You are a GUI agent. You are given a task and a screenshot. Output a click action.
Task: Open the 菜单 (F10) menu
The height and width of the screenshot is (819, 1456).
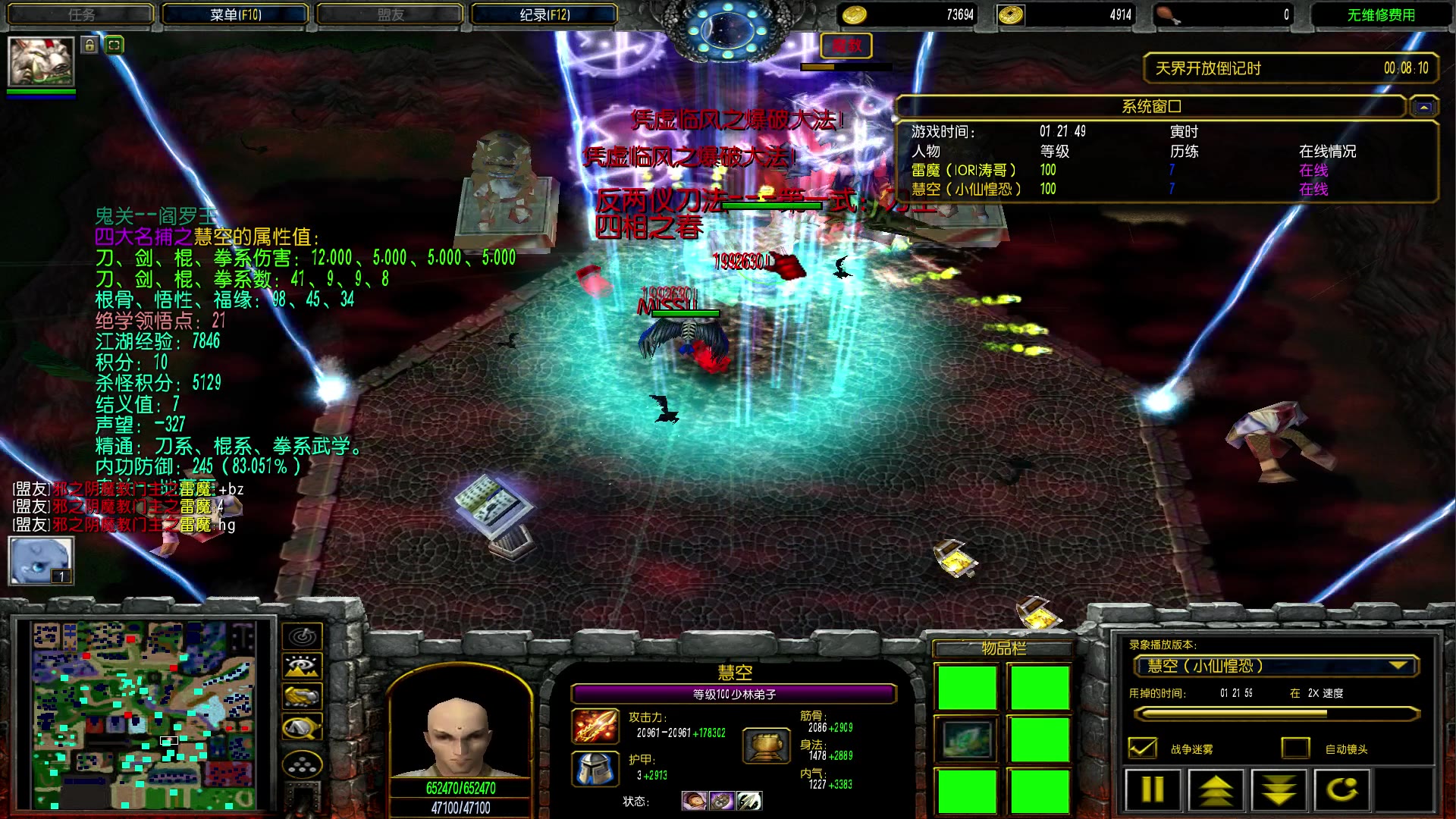pos(235,14)
